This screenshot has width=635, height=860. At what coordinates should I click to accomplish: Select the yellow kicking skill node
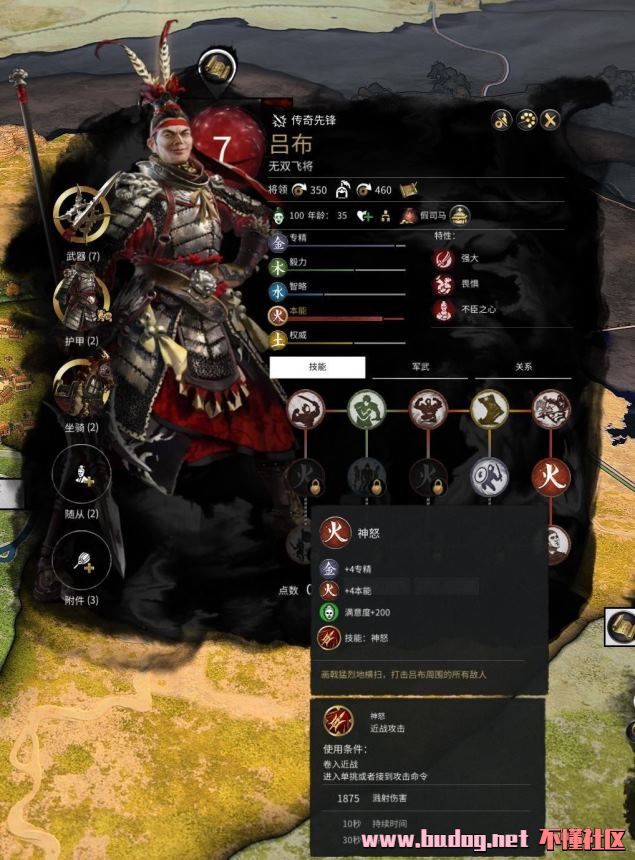click(490, 409)
